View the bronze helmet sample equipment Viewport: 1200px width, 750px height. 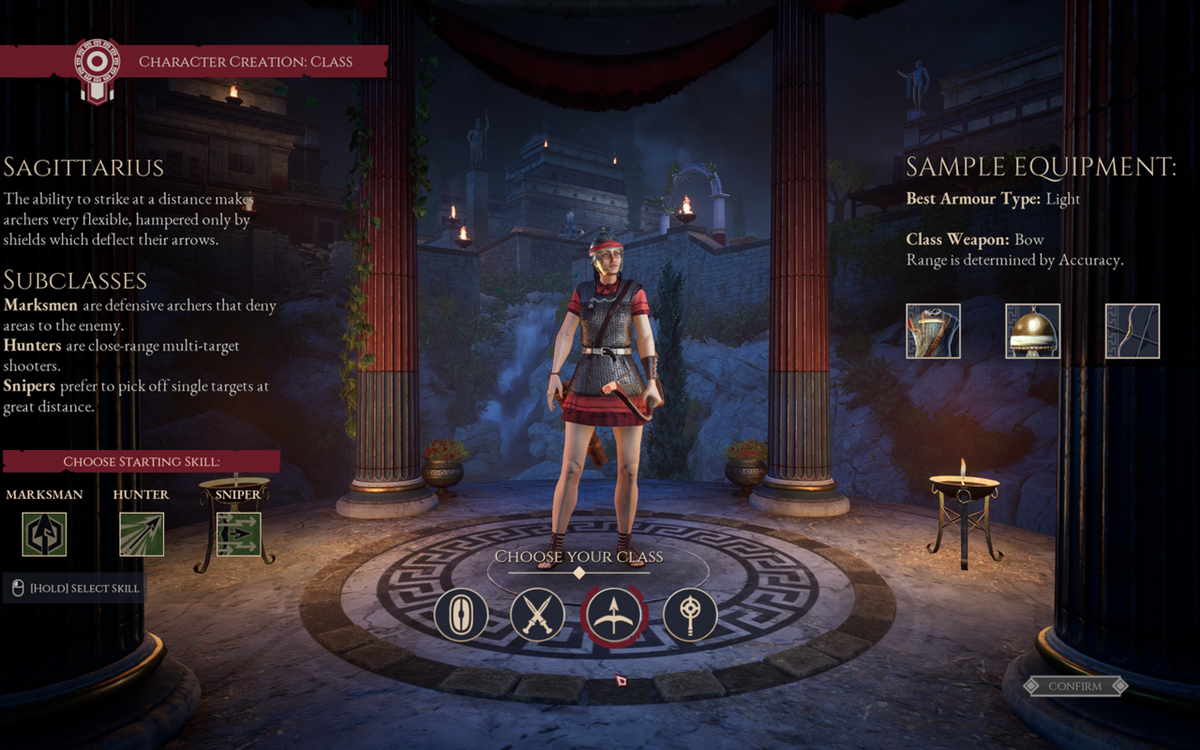point(1032,331)
